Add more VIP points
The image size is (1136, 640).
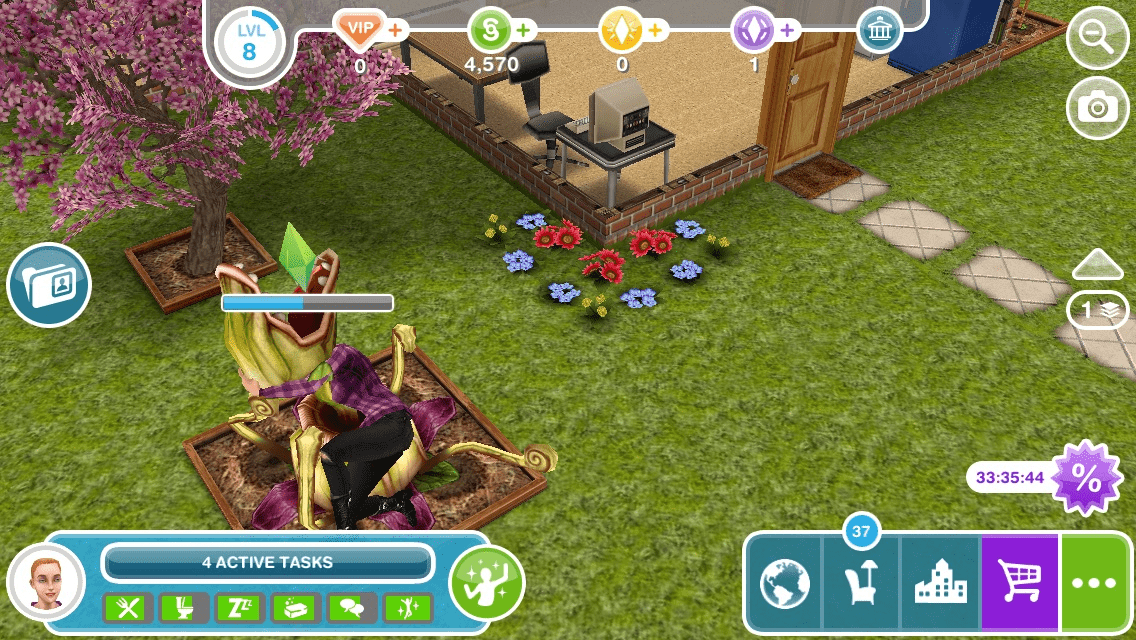(396, 30)
